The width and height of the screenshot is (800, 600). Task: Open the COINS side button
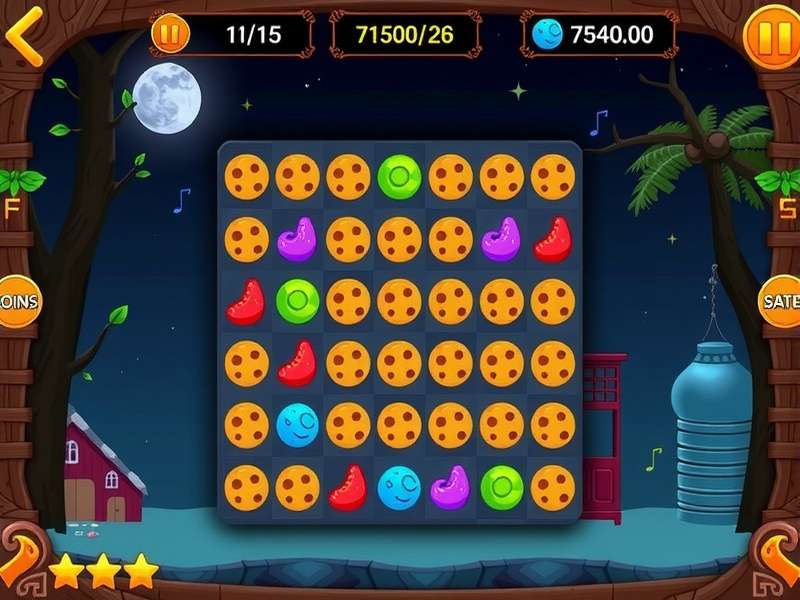17,301
